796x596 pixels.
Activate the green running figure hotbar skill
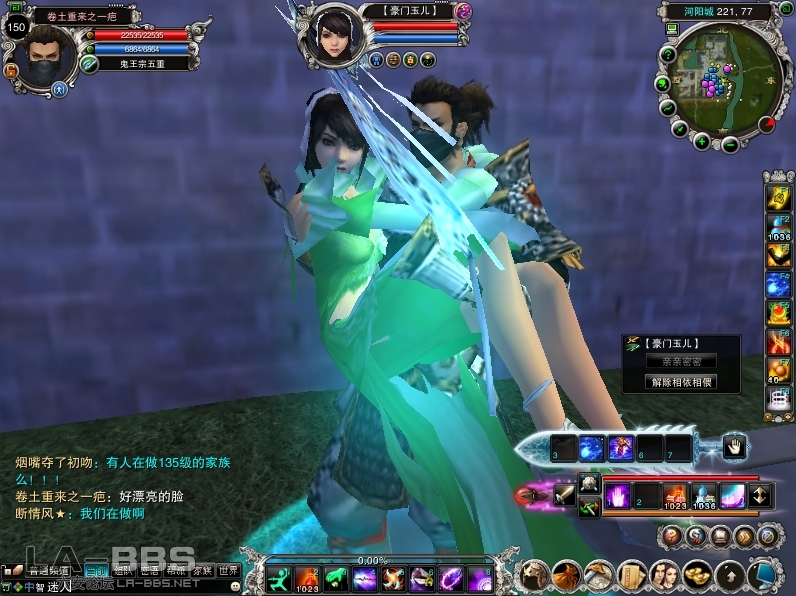tap(279, 578)
